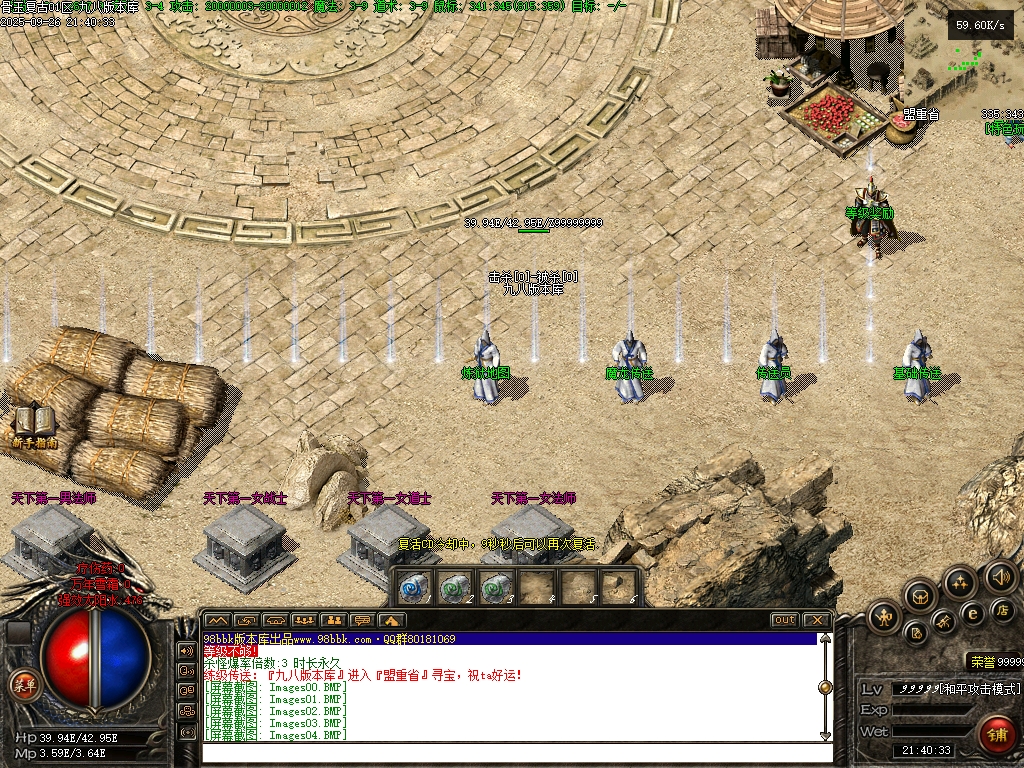Select the blue swirl scroll in belt slot 1
The image size is (1024, 768).
[414, 587]
